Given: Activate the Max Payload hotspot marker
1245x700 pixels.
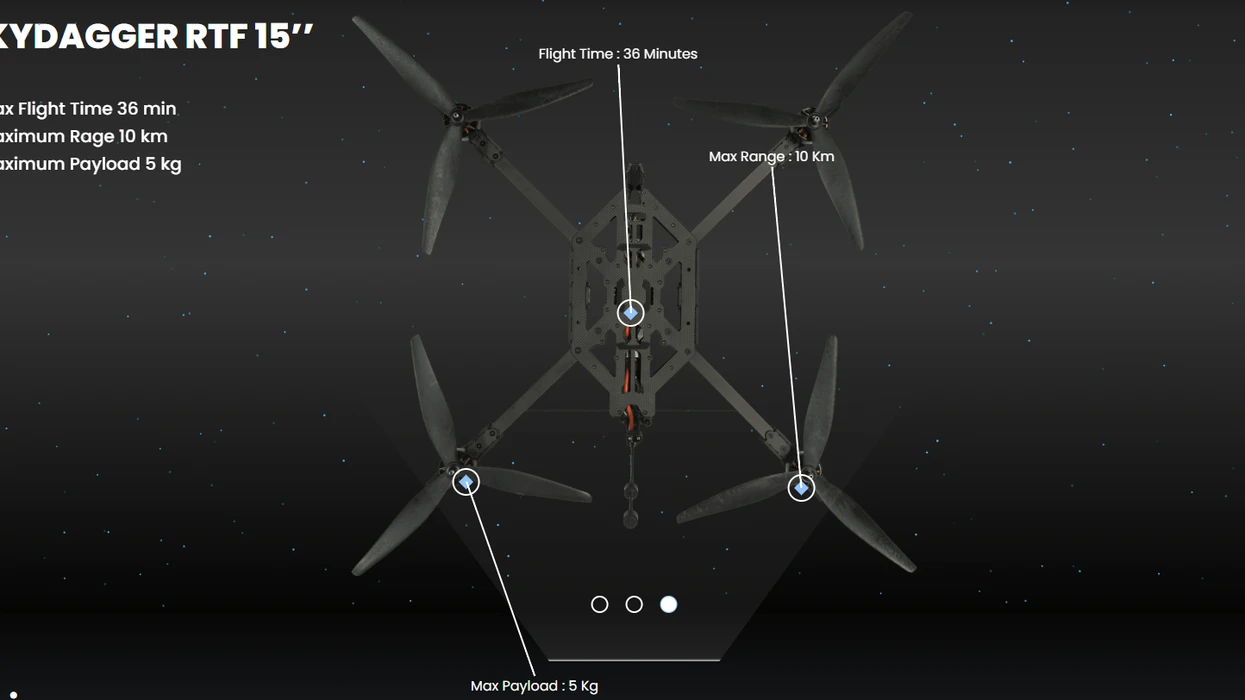Looking at the screenshot, I should [466, 483].
